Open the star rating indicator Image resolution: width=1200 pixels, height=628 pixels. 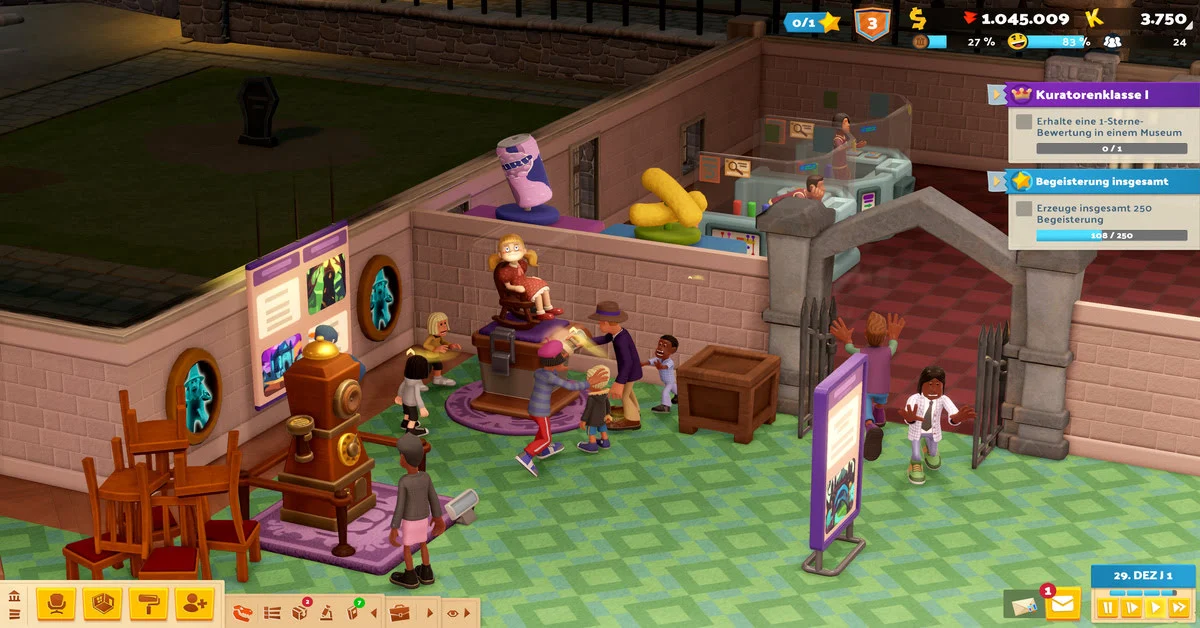pos(813,22)
